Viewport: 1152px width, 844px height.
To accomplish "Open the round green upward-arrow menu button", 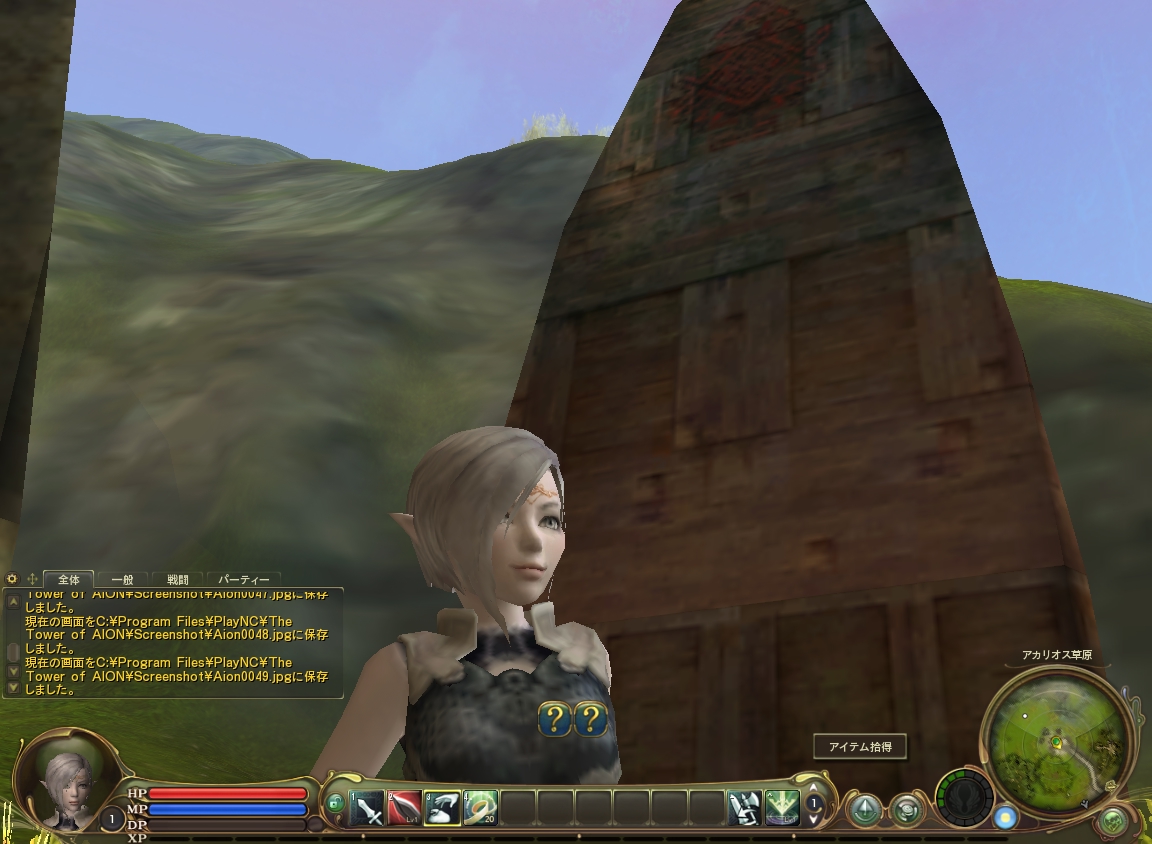I will 864,808.
